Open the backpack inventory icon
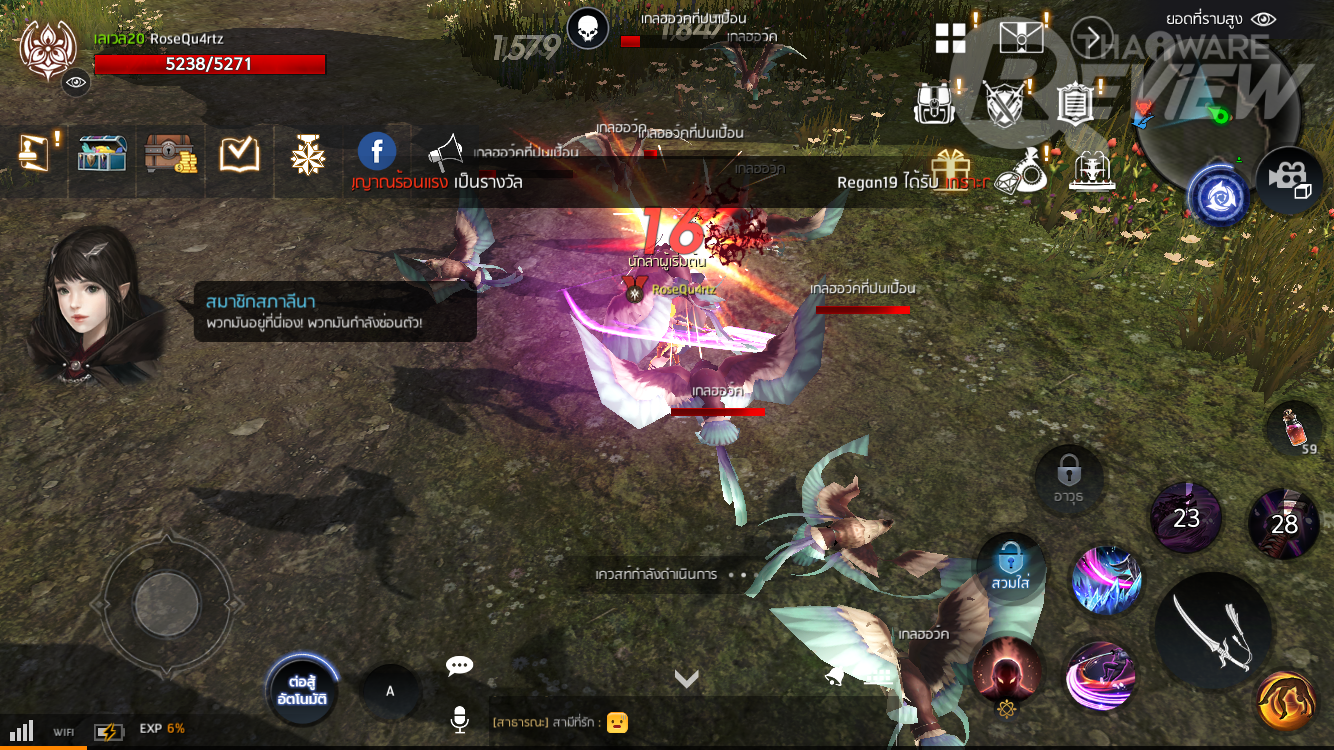This screenshot has width=1334, height=750. tap(936, 102)
